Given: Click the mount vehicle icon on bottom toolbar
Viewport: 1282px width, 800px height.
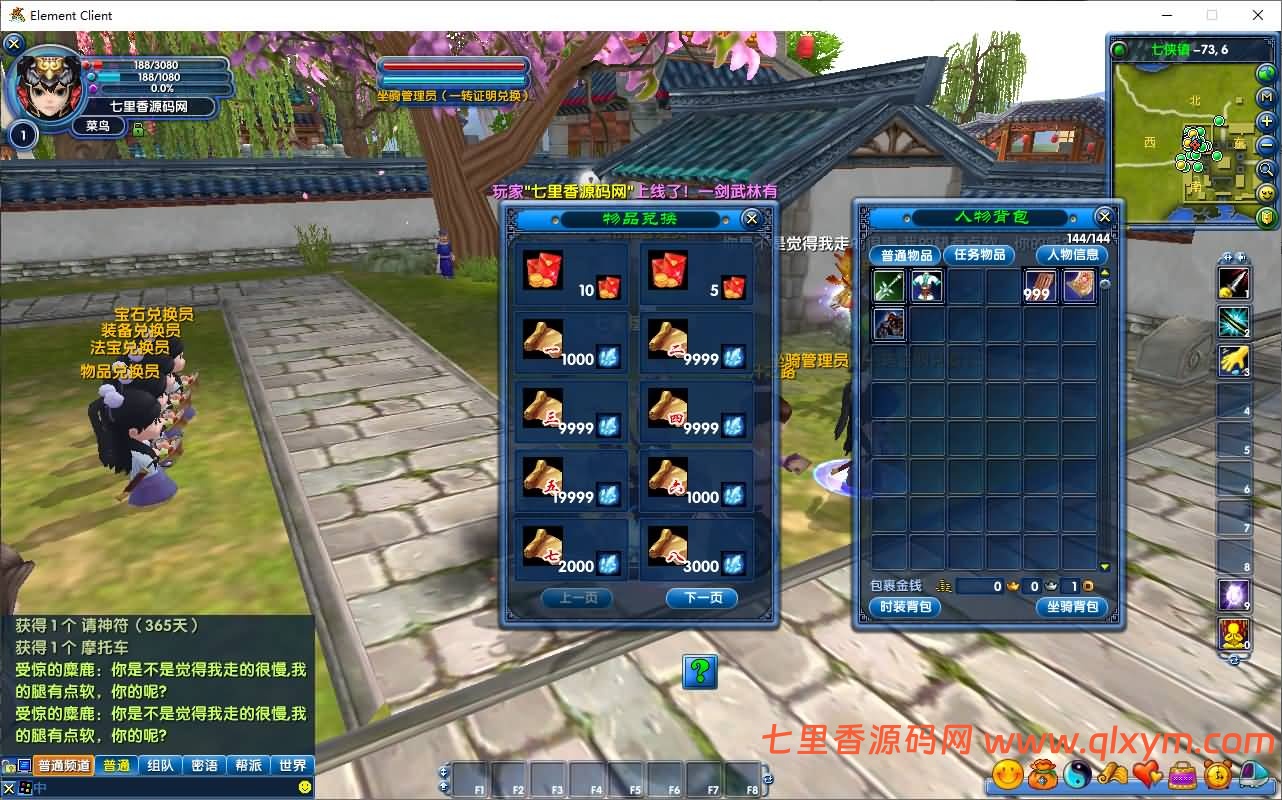Looking at the screenshot, I should 1253,773.
